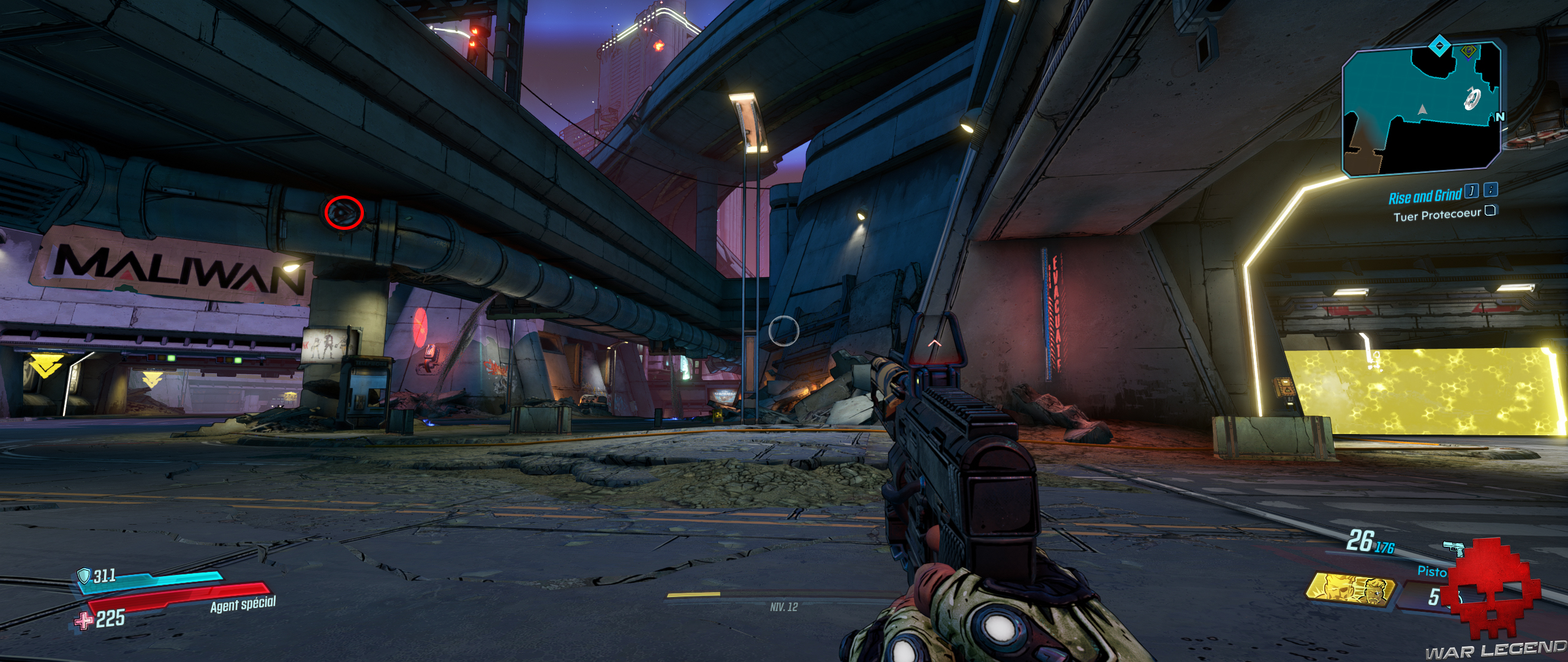Click the yellow timer diamond on the minimap
Viewport: 1568px width, 662px height.
point(1469,51)
